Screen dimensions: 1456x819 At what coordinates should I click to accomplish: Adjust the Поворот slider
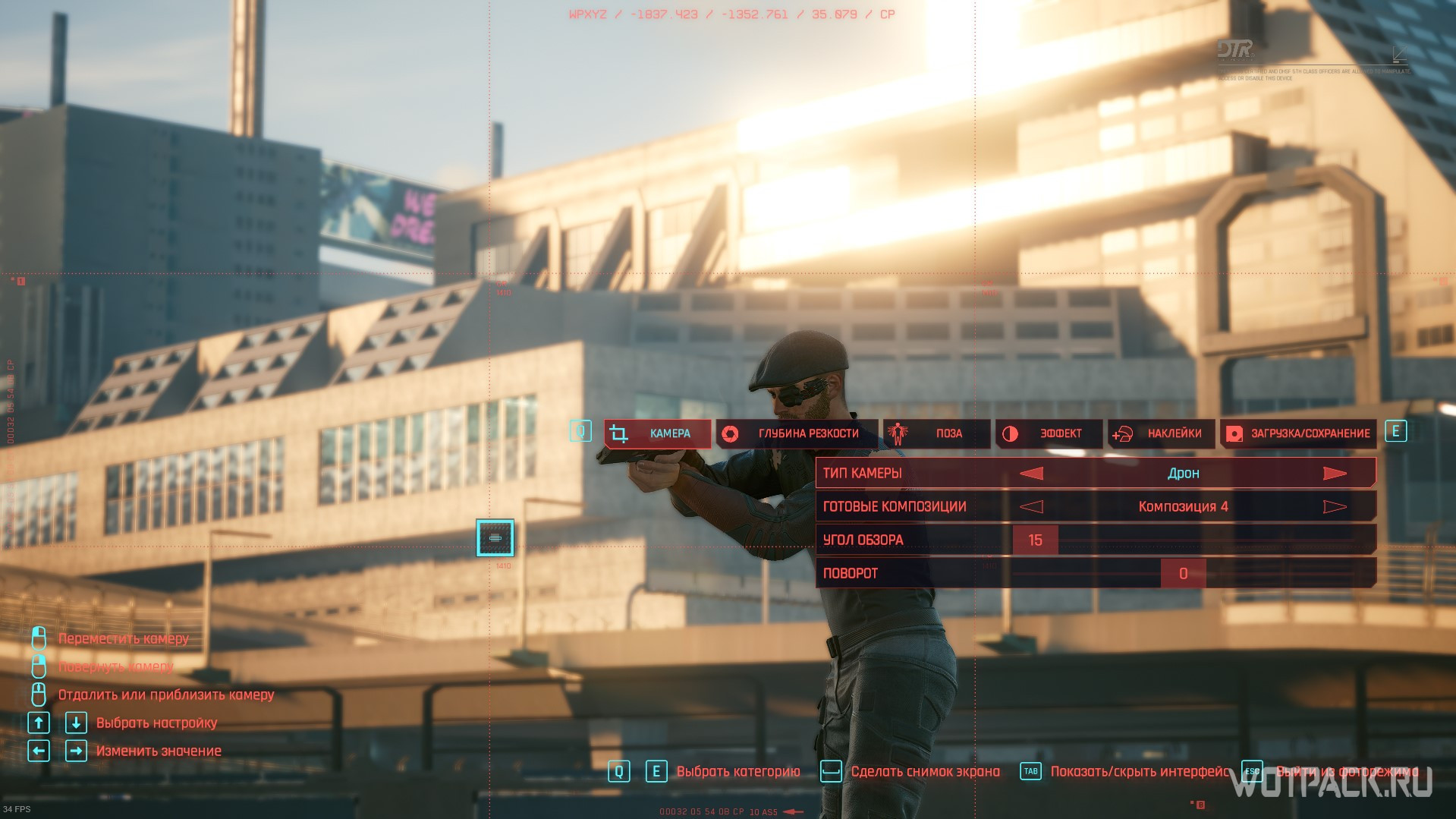[x=1183, y=574]
